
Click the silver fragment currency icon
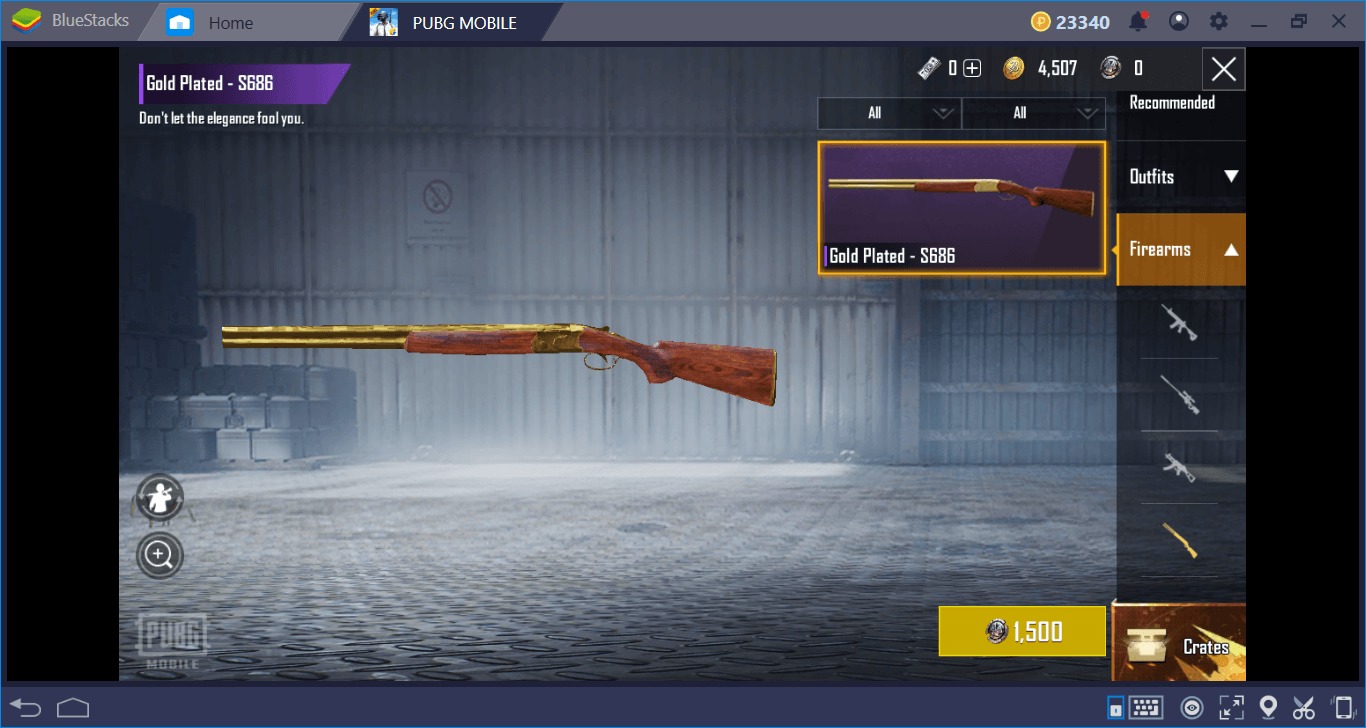1110,68
